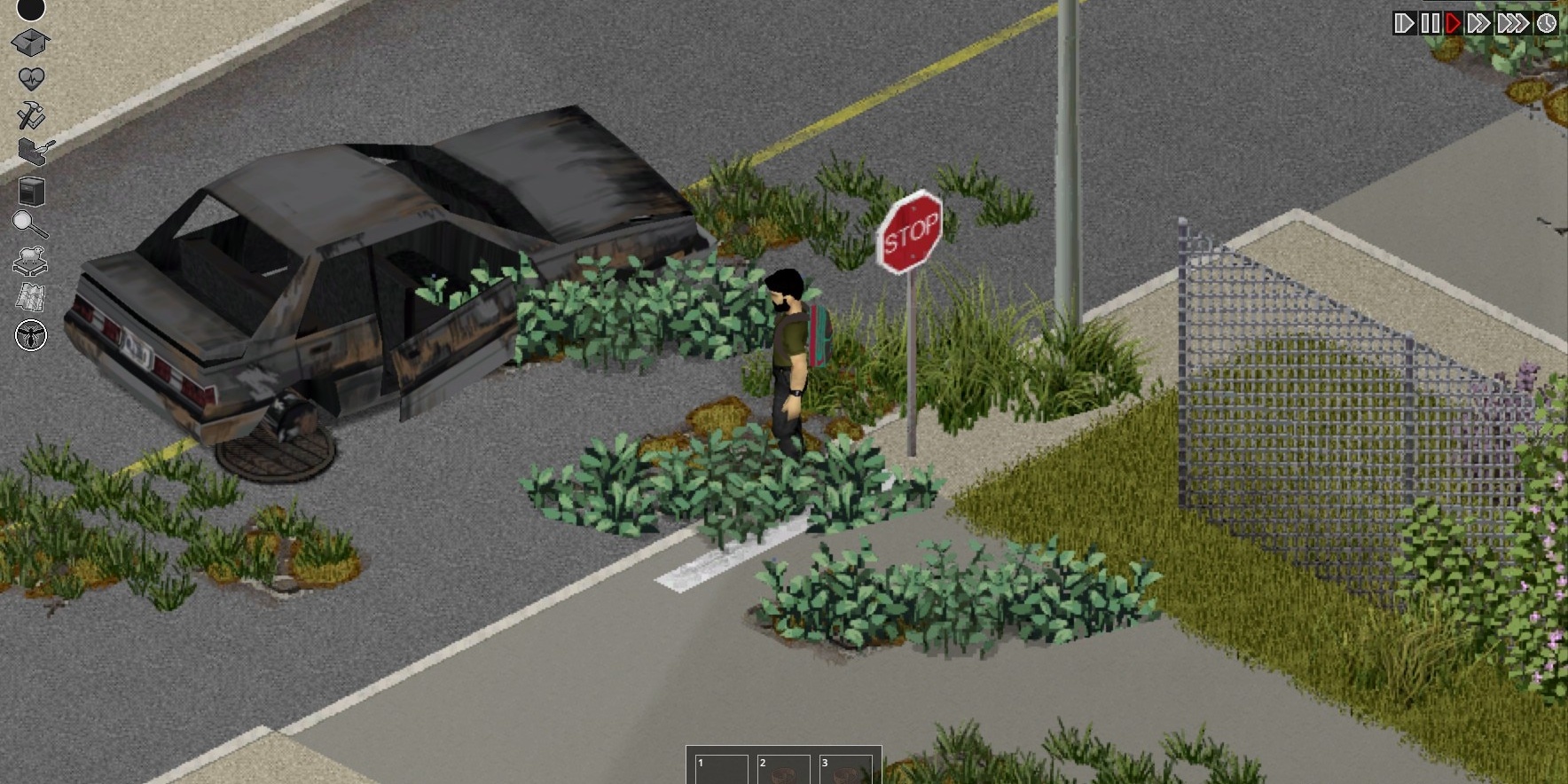This screenshot has width=1568, height=784.
Task: Enable double-speed fast forward
Action: [1478, 23]
